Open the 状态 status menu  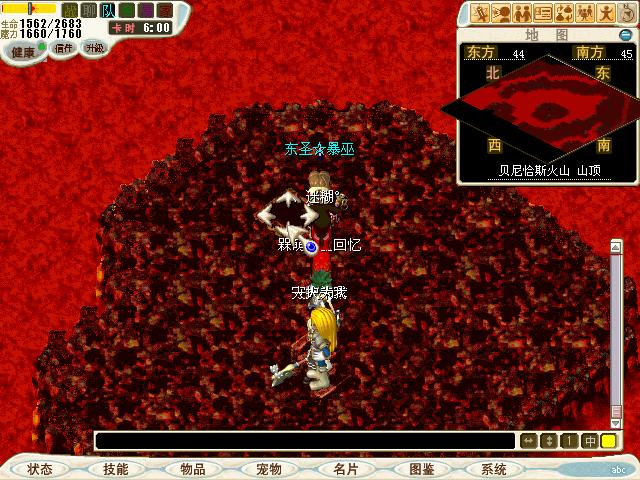coord(40,469)
